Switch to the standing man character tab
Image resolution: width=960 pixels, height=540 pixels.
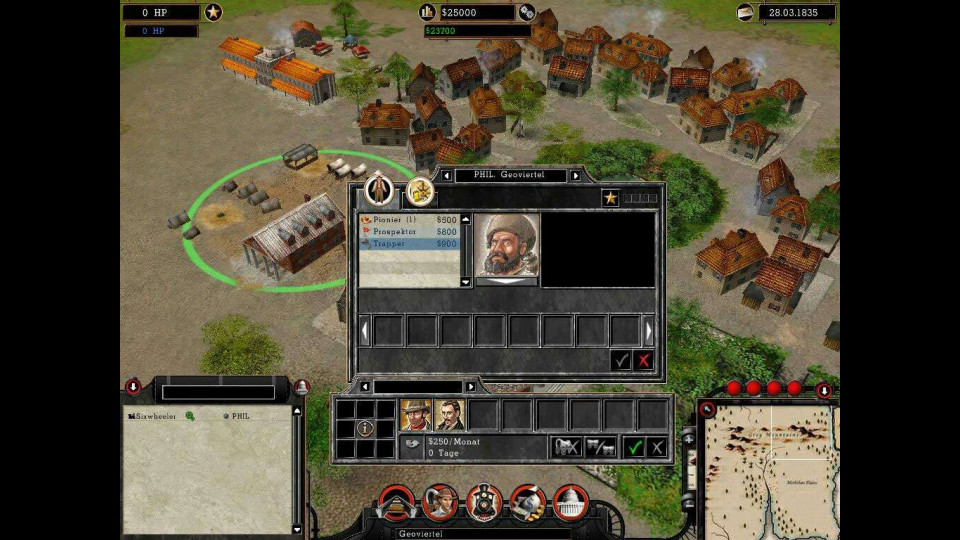(x=379, y=189)
